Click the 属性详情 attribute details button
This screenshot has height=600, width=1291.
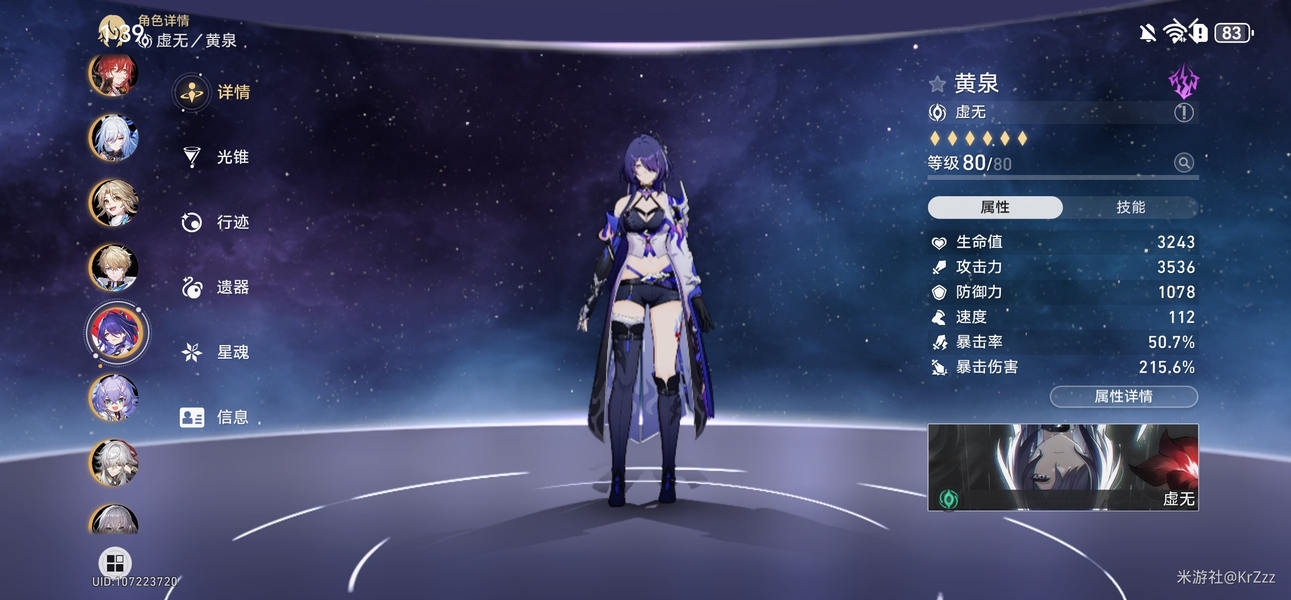pos(1123,397)
